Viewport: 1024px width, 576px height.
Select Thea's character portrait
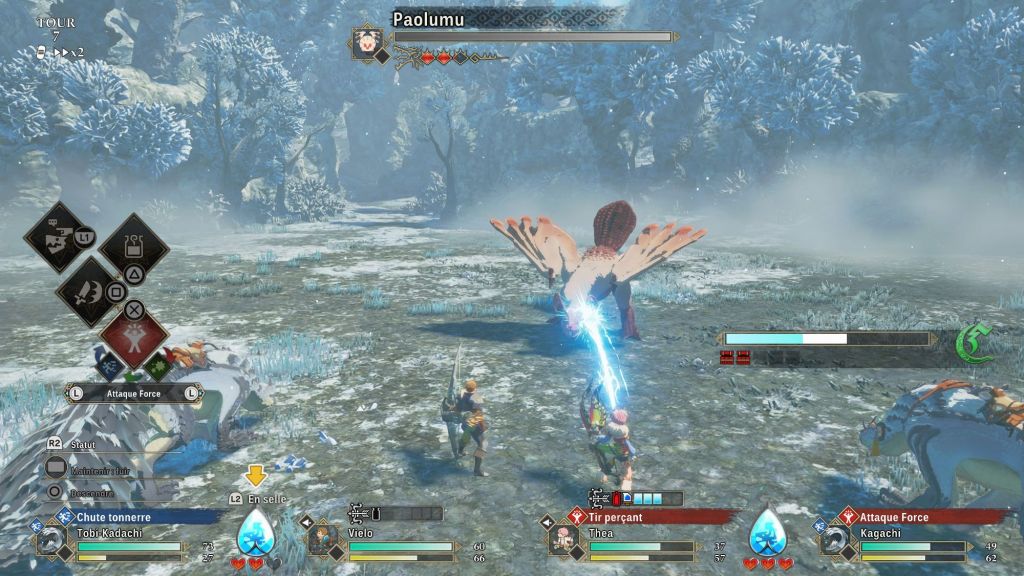coord(563,541)
